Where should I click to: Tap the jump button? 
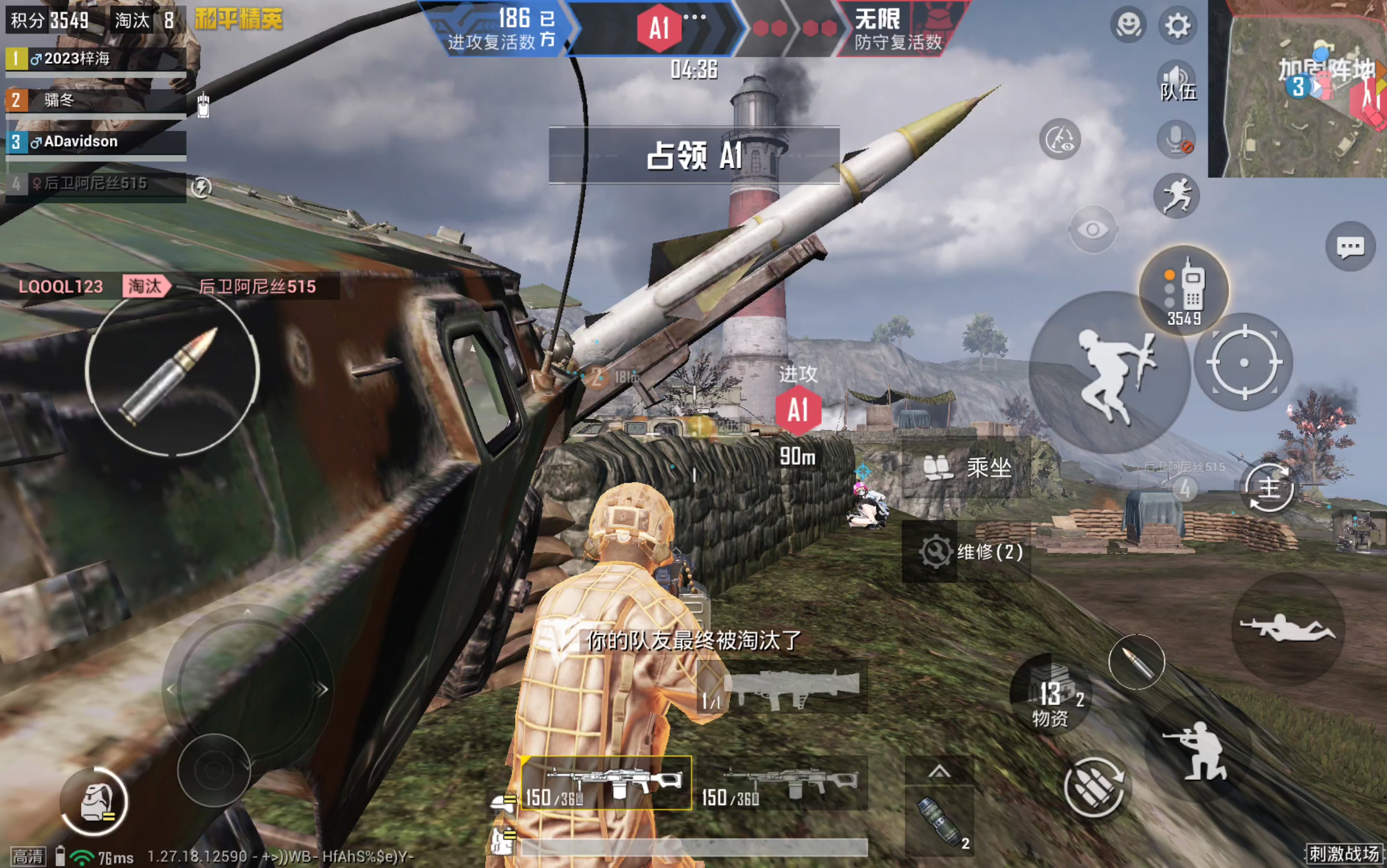coord(1109,373)
